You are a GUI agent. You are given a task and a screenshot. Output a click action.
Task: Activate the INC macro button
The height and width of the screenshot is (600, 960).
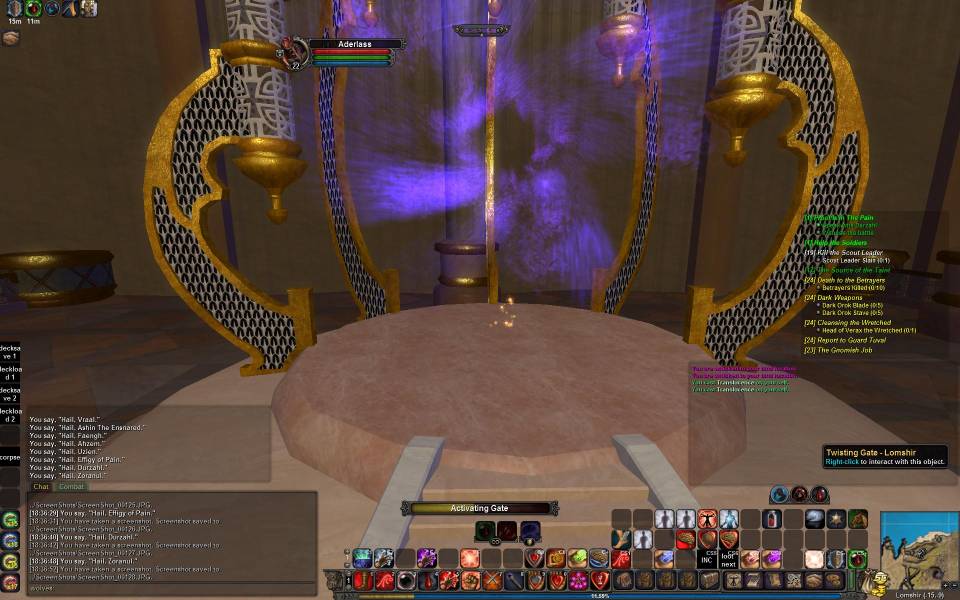click(707, 559)
